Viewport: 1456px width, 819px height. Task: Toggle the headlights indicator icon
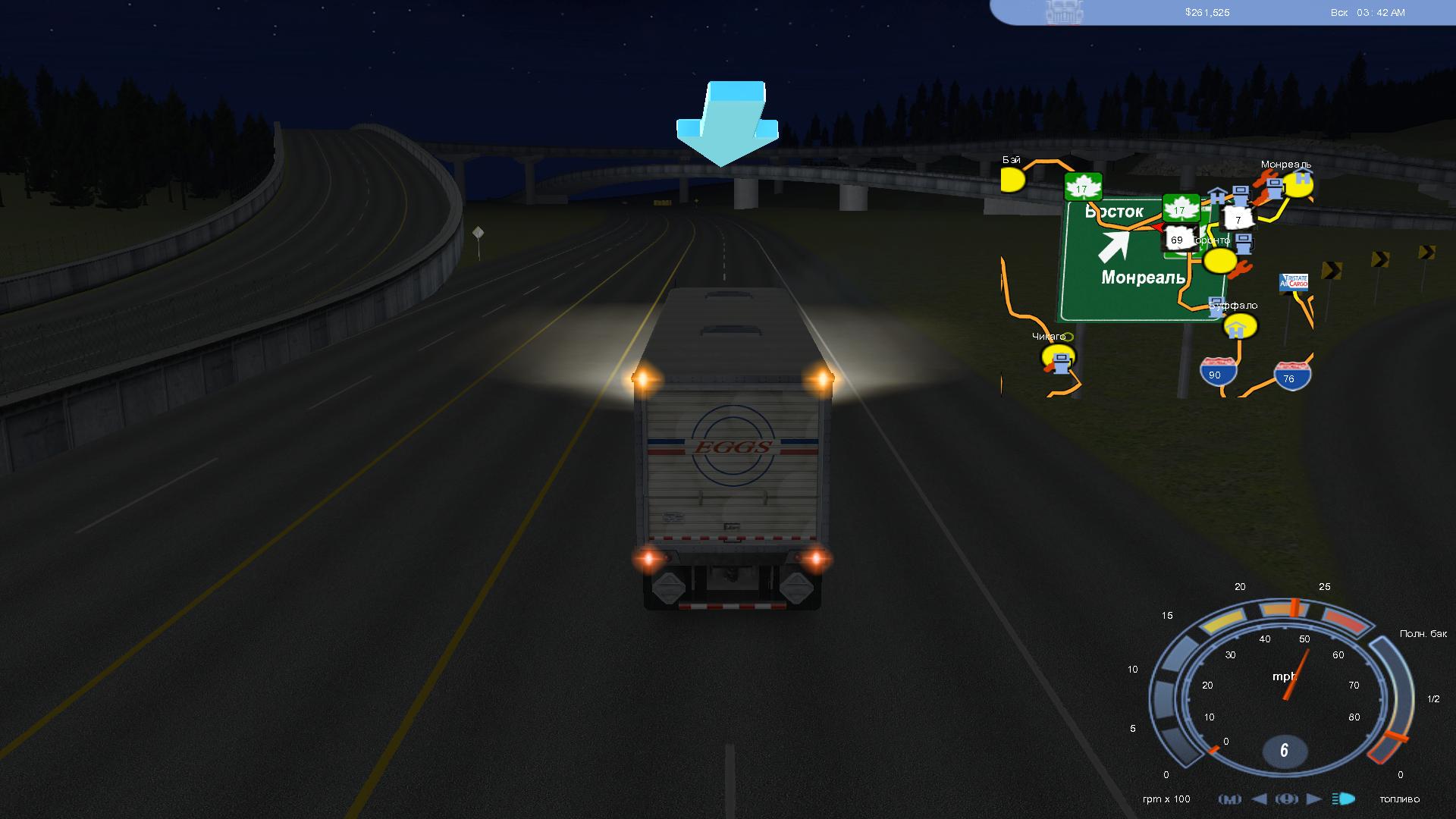(1344, 799)
